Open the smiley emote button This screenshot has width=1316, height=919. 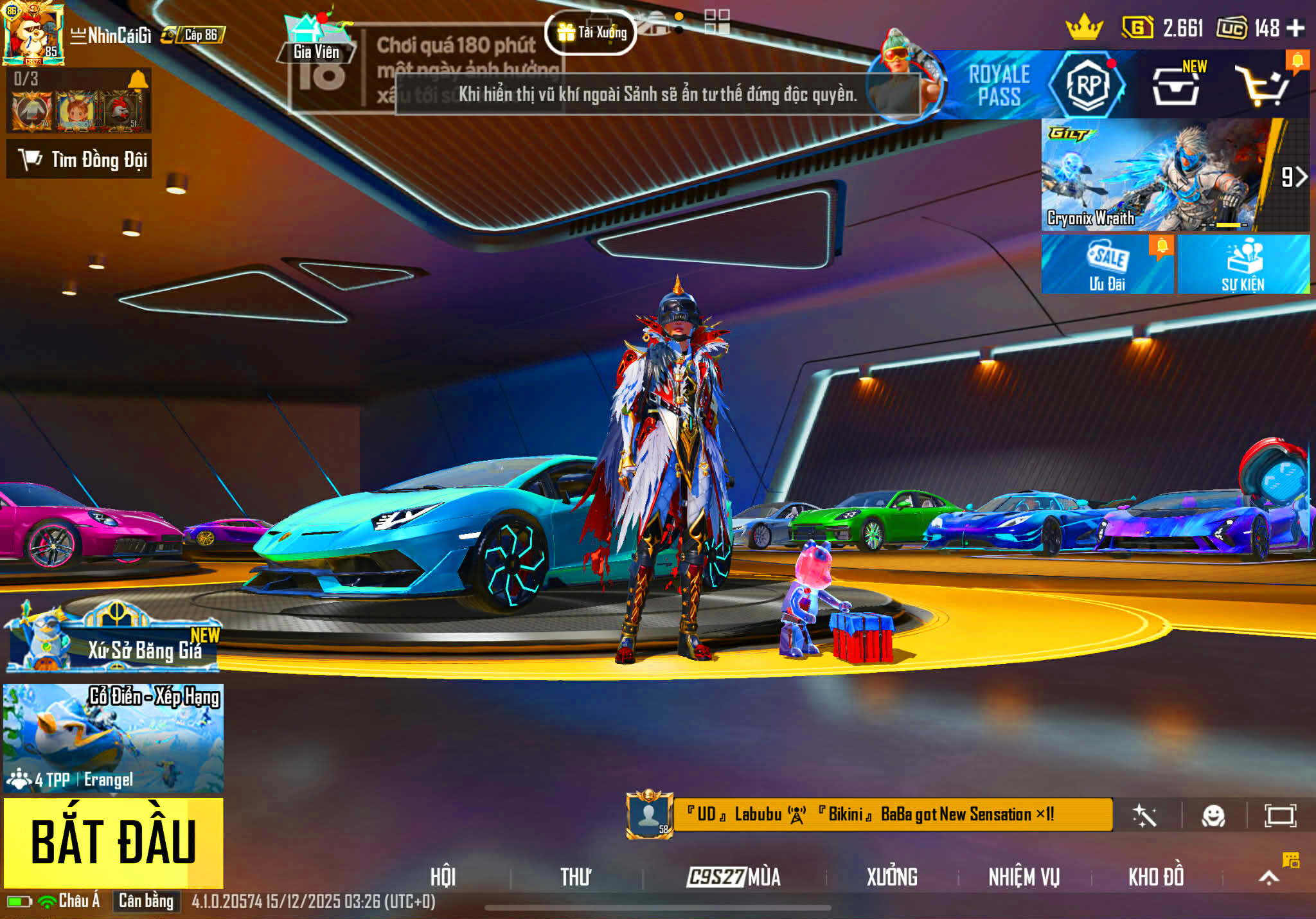click(x=1213, y=816)
